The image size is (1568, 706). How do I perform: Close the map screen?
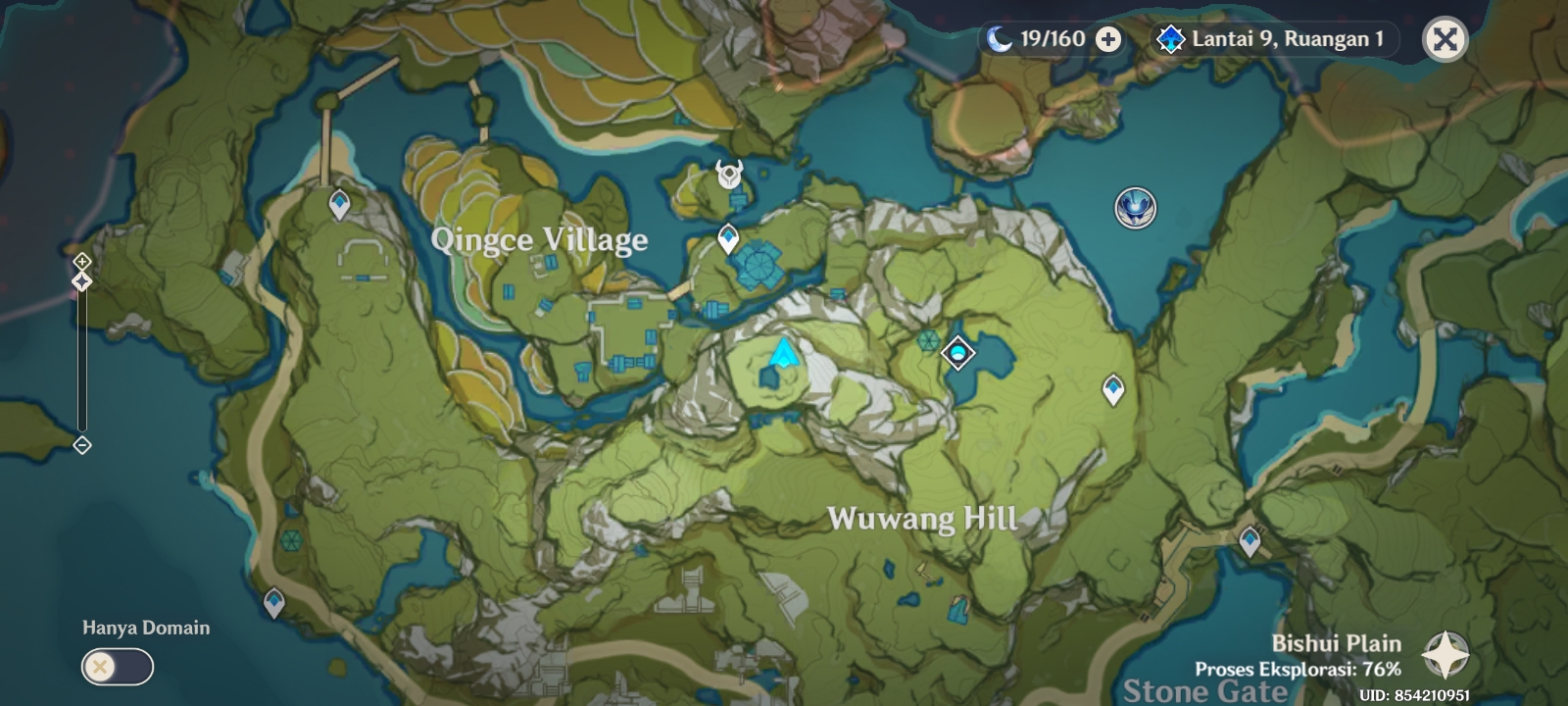(x=1445, y=39)
